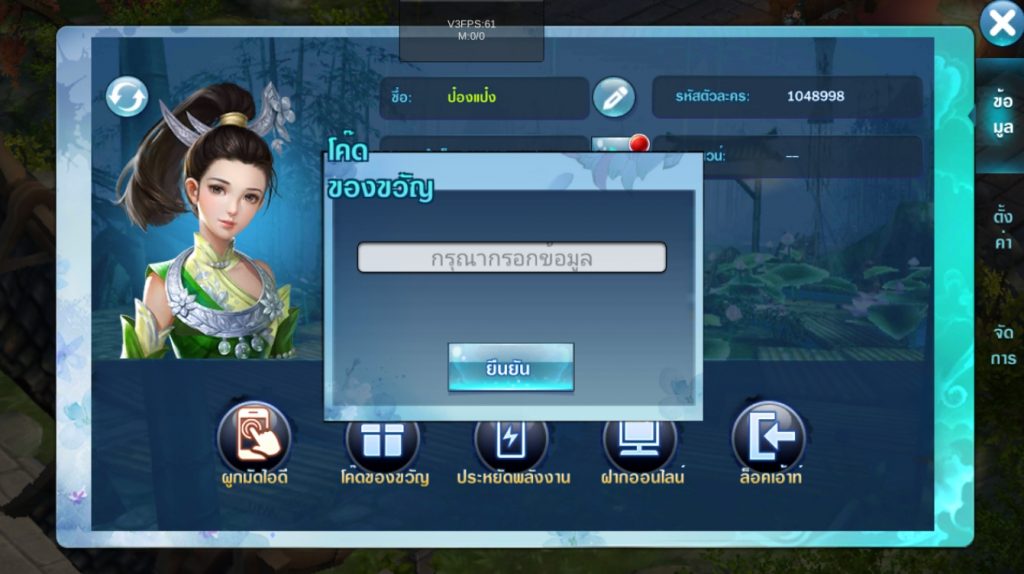The height and width of the screenshot is (574, 1024).
Task: Tap the pencil icon to edit name
Action: (x=614, y=97)
